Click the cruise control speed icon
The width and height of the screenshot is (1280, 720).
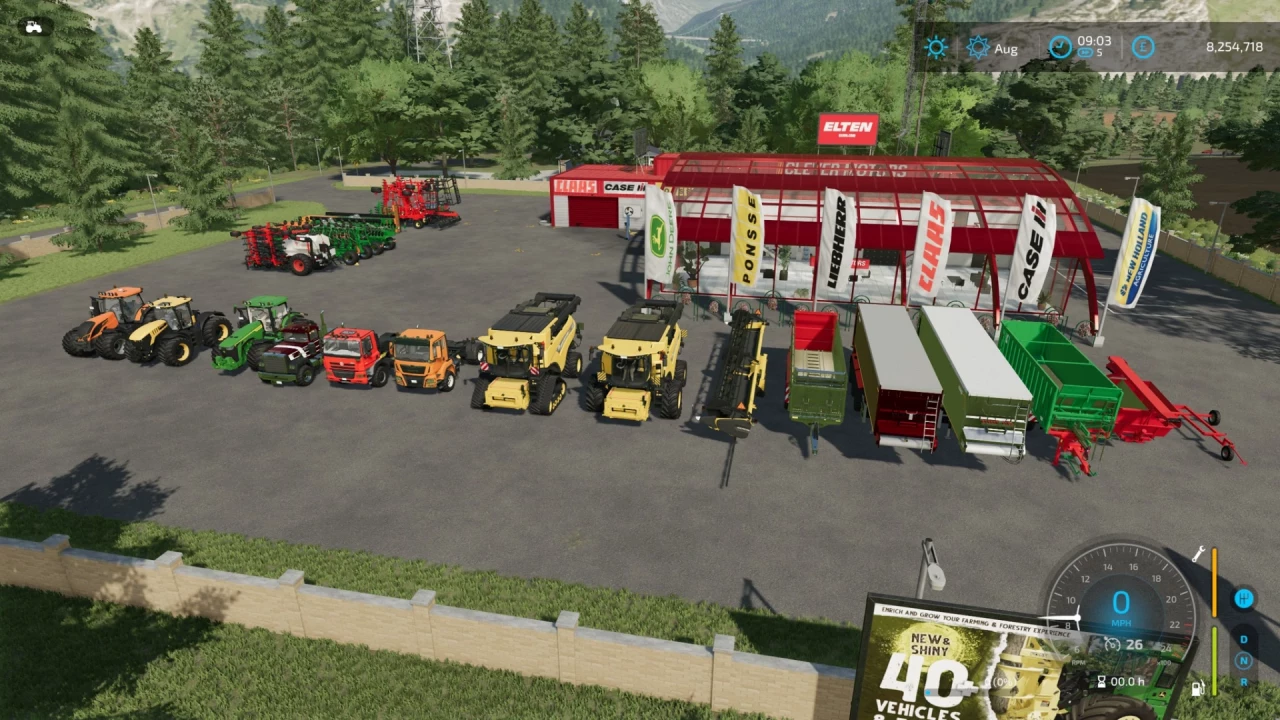point(1111,644)
